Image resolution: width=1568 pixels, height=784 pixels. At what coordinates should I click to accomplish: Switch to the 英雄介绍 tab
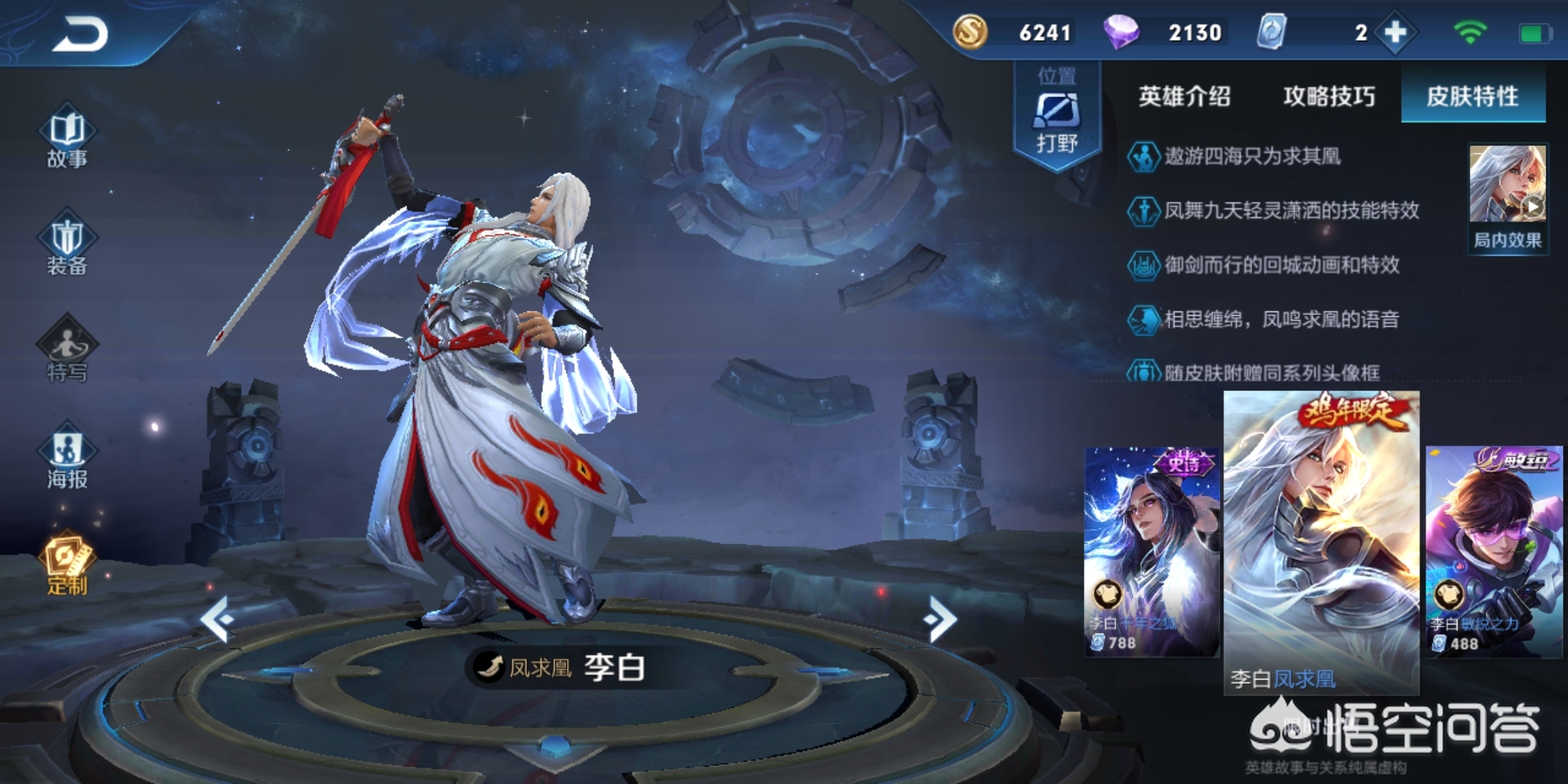pyautogui.click(x=1184, y=97)
